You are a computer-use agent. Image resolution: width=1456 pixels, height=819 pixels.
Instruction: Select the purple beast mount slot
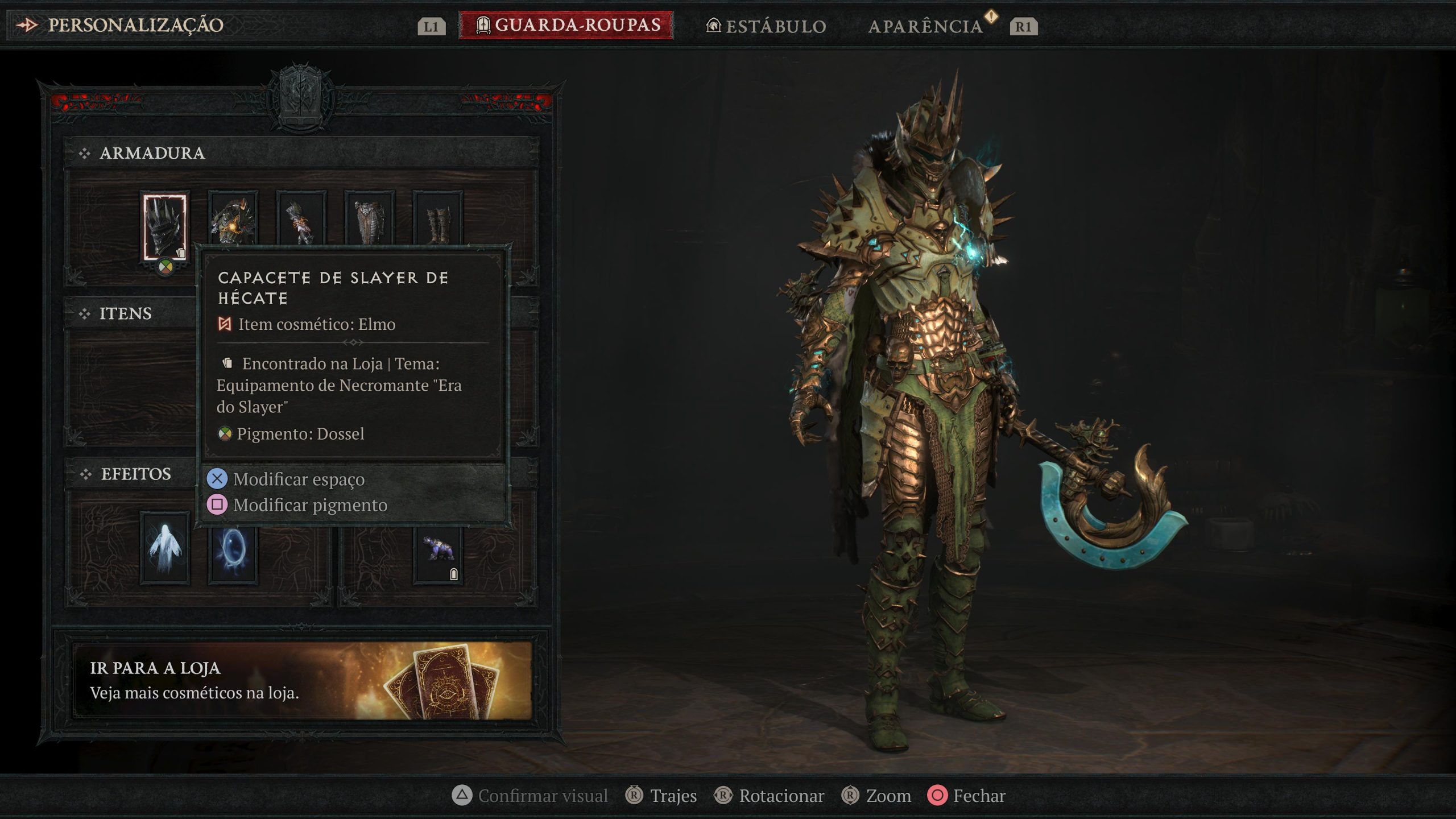tap(437, 552)
